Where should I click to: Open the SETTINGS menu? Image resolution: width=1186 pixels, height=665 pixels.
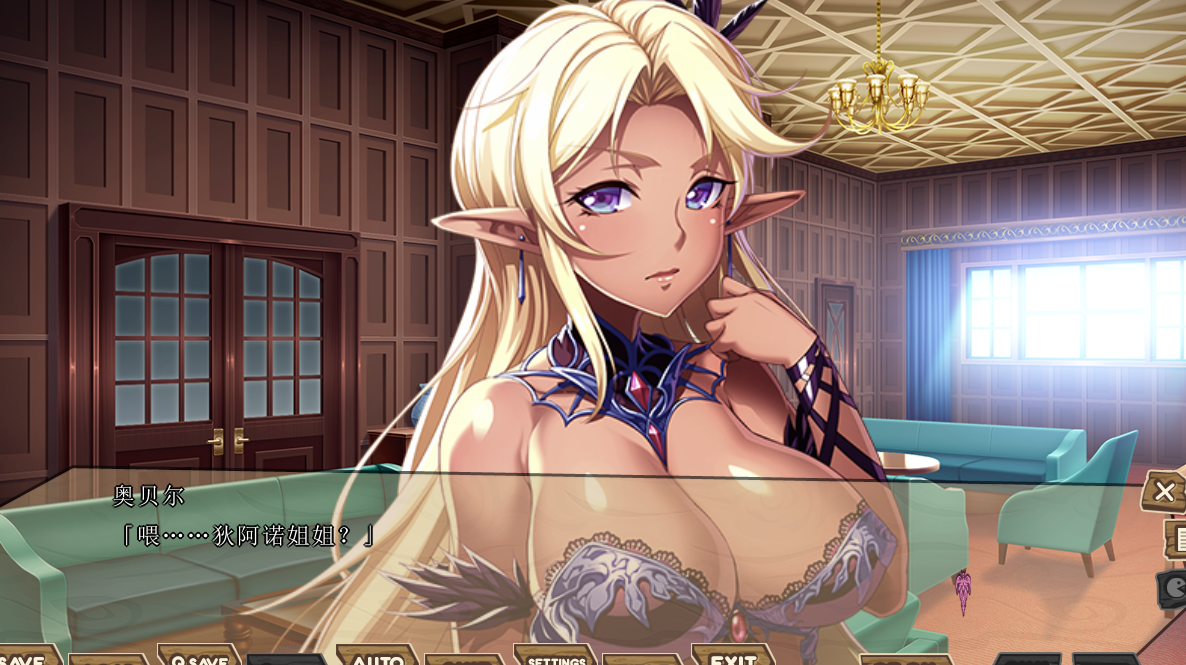pyautogui.click(x=556, y=657)
